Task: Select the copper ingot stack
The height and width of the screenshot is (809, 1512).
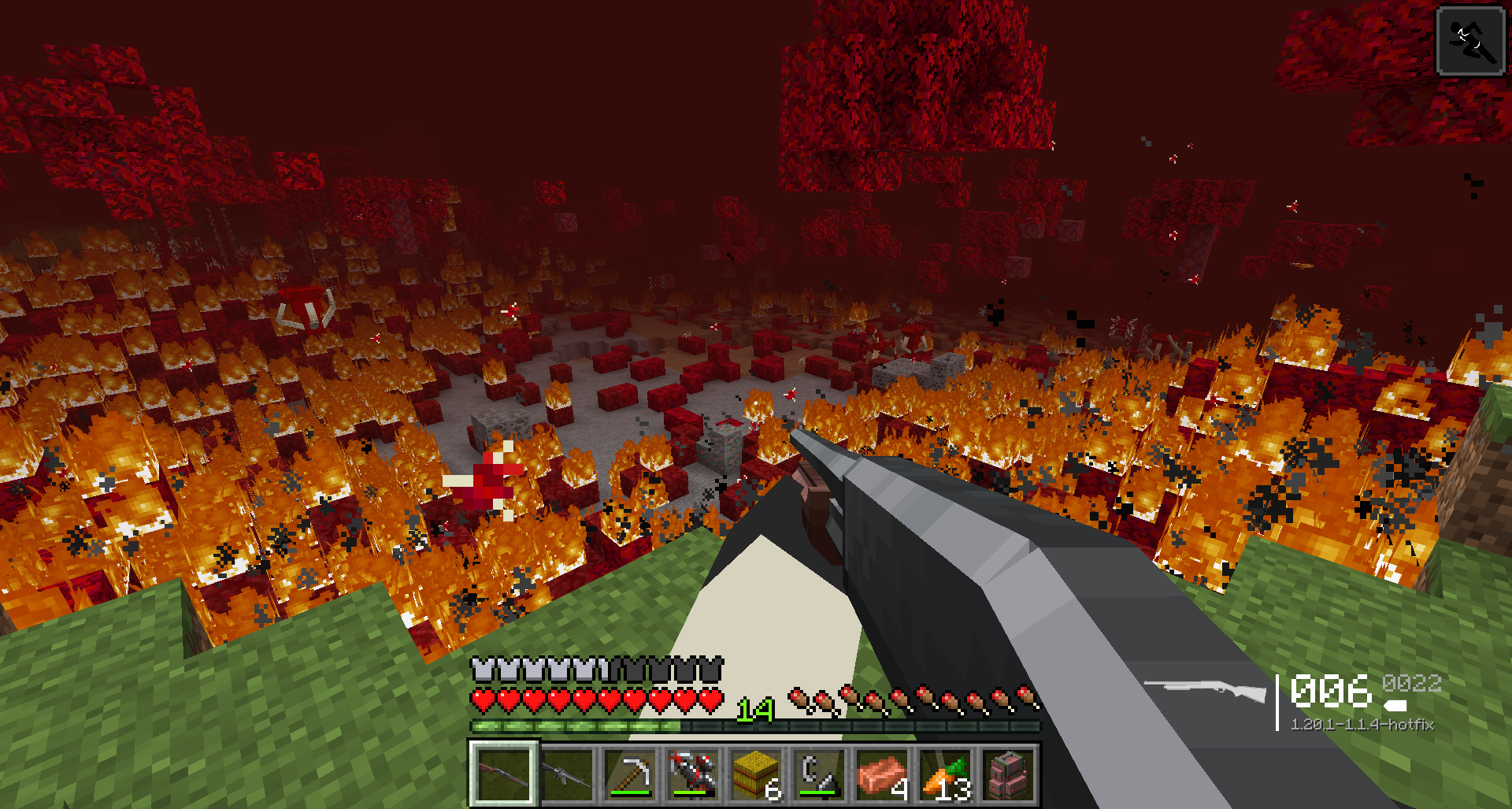Action: (x=882, y=774)
